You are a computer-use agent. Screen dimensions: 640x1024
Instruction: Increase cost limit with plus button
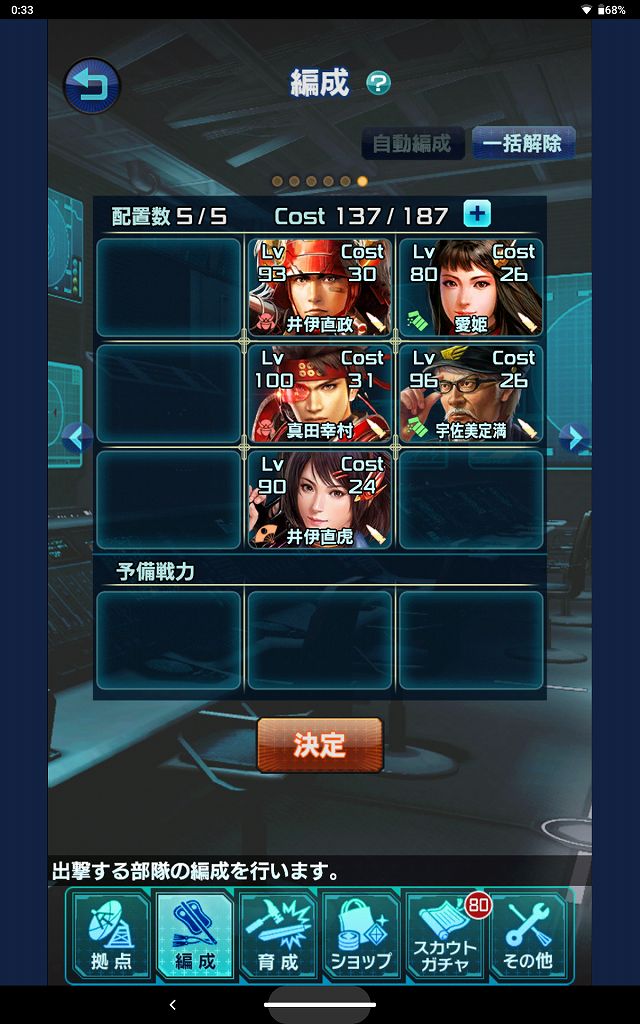477,214
